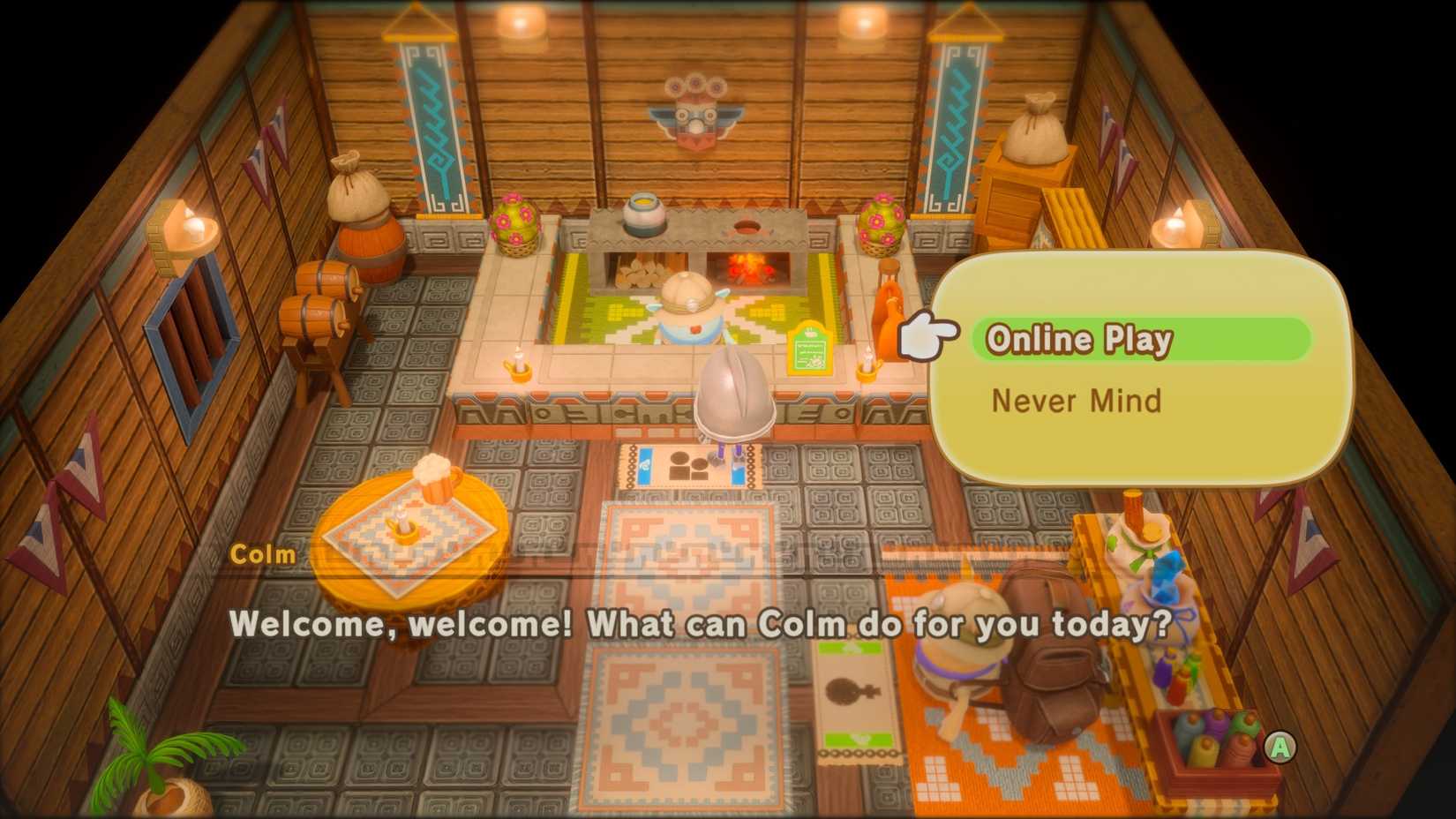Click the dialogue text from Colm
This screenshot has height=819, width=1456.
[702, 626]
